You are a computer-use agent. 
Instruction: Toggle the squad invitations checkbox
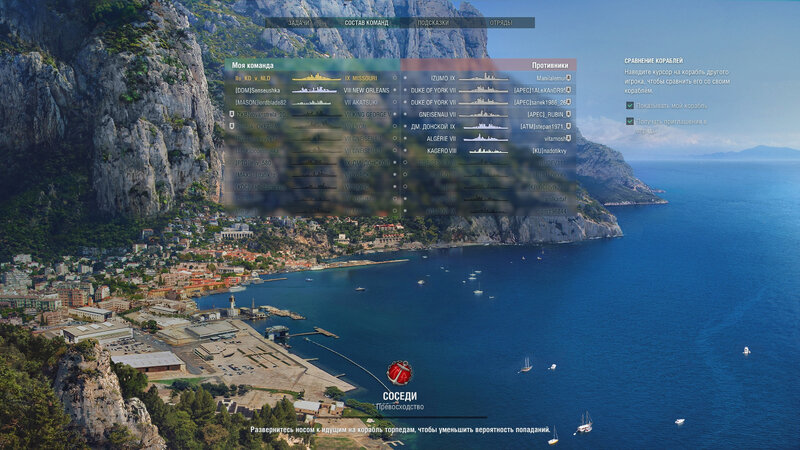(630, 121)
